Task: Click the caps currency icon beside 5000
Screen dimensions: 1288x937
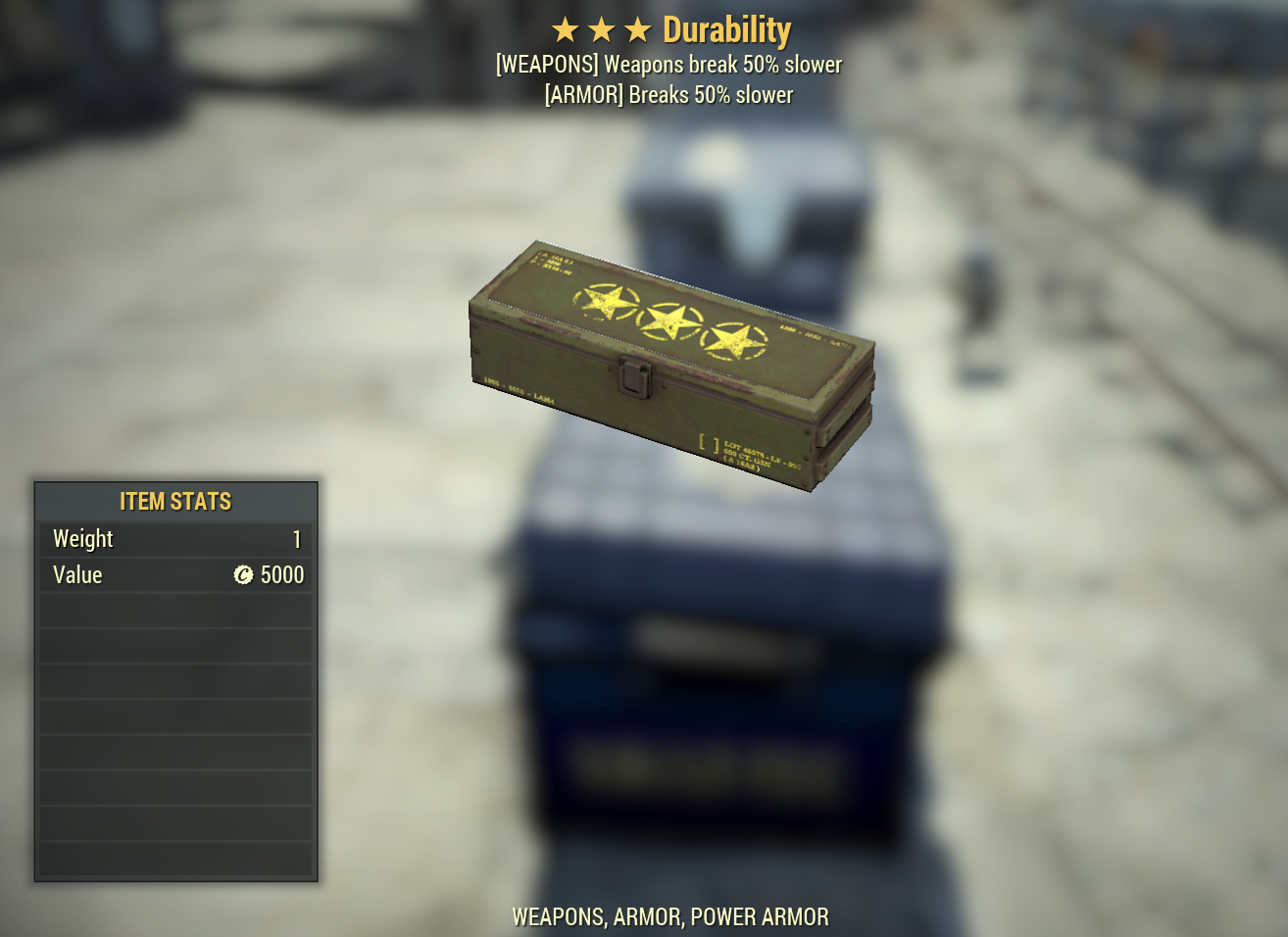Action: coord(243,575)
